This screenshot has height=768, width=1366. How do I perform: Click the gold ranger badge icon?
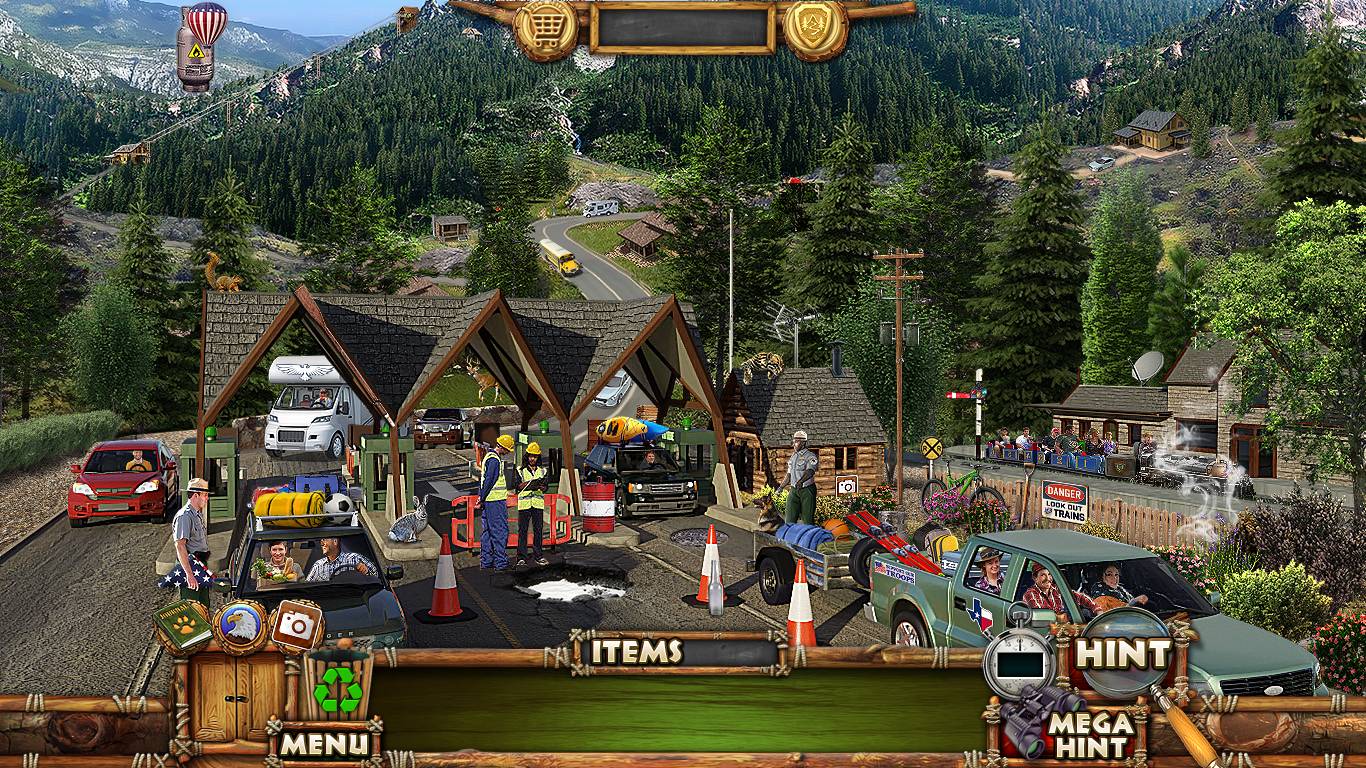[x=815, y=28]
